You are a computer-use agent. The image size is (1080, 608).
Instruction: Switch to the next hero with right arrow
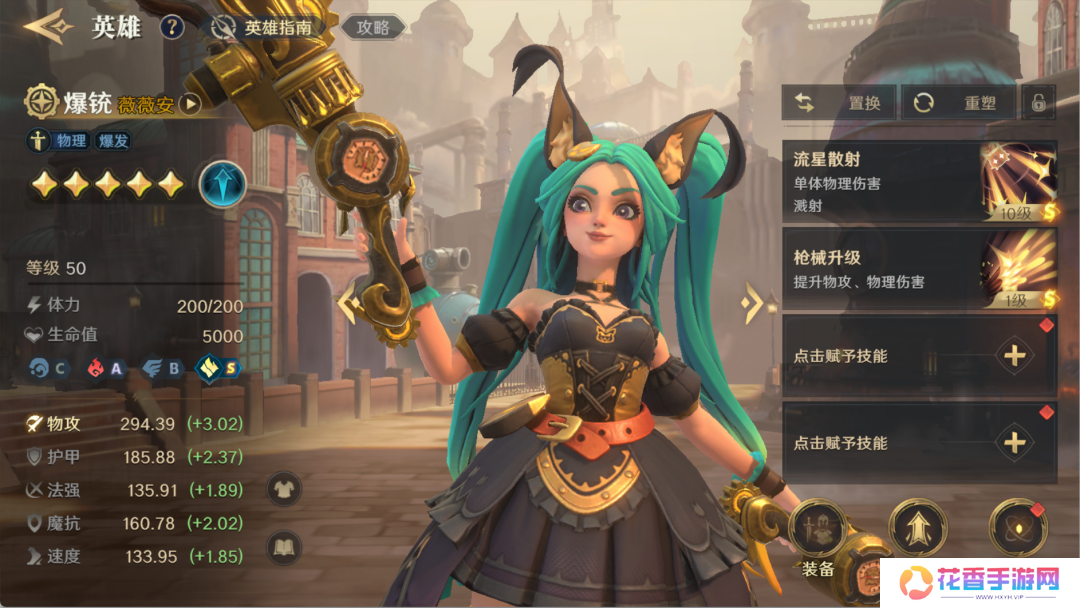pos(752,303)
